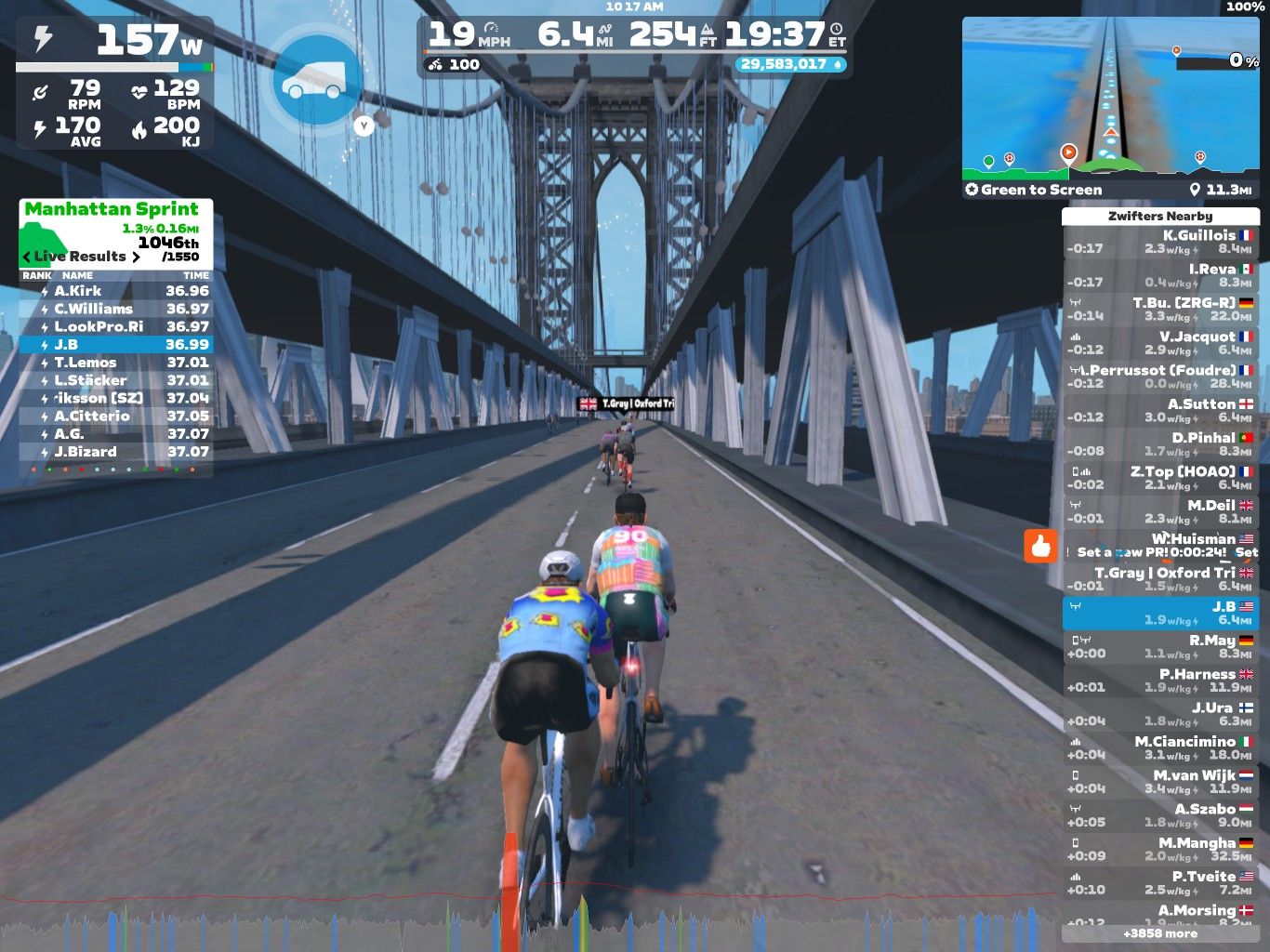The width and height of the screenshot is (1270, 952).
Task: Activate the van power-up icon
Action: click(x=316, y=82)
